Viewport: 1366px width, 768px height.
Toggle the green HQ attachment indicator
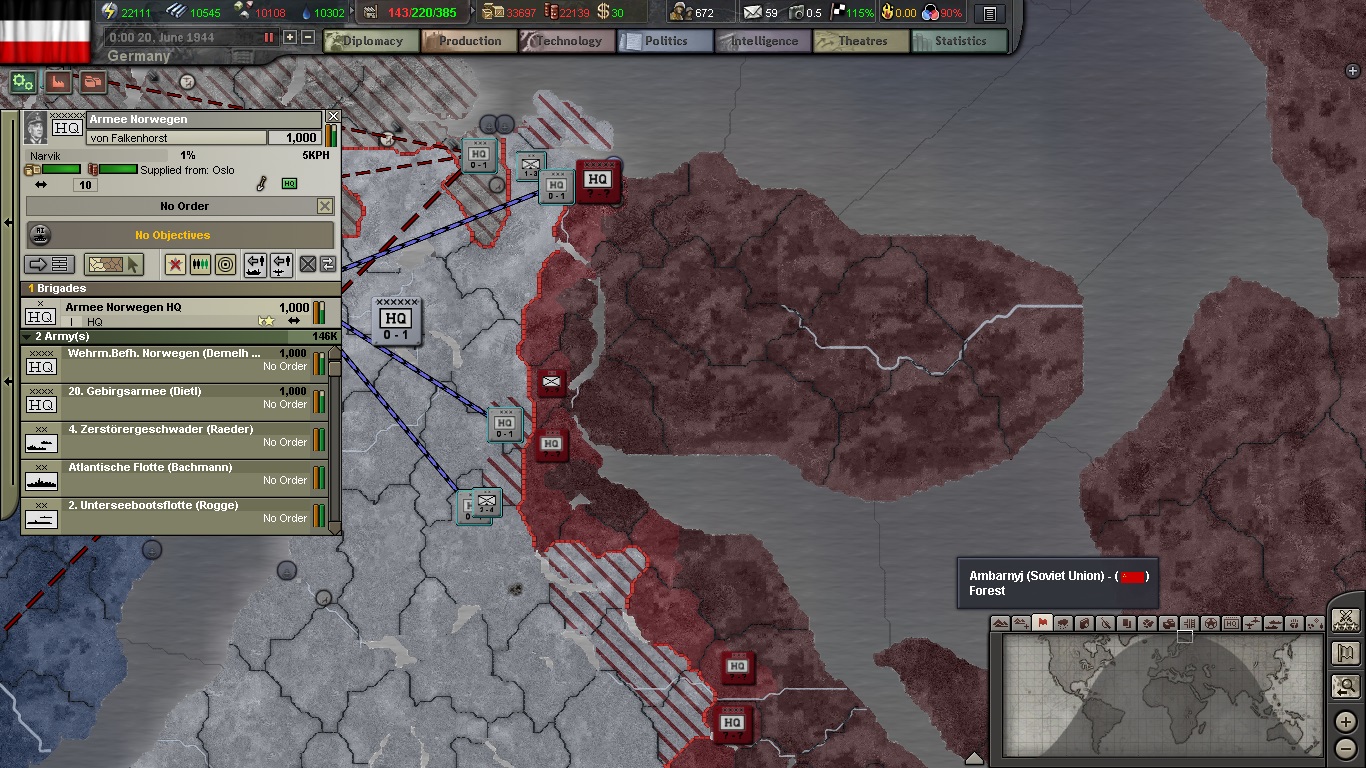point(289,183)
